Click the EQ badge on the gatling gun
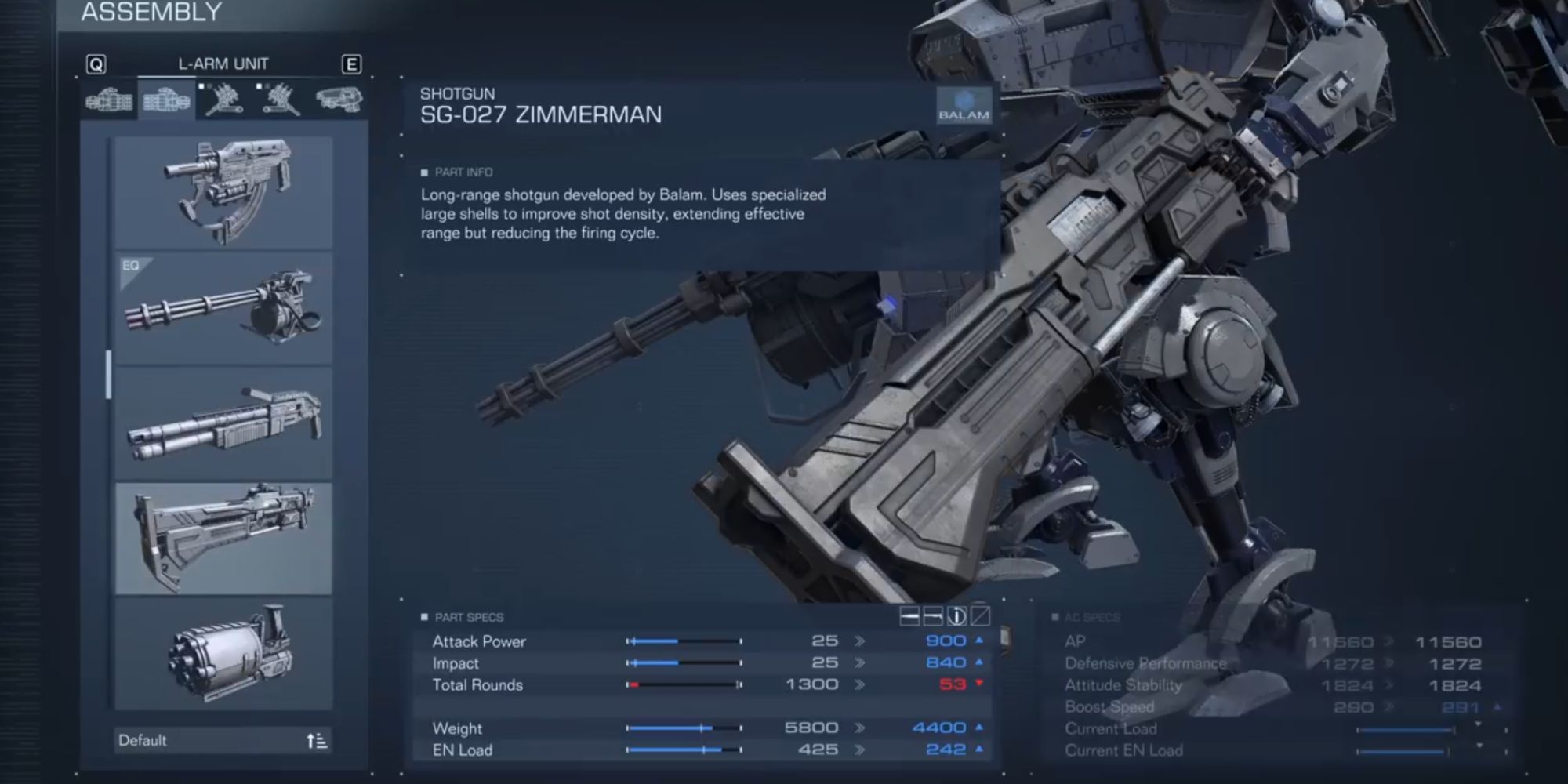Image resolution: width=1568 pixels, height=784 pixels. [132, 266]
